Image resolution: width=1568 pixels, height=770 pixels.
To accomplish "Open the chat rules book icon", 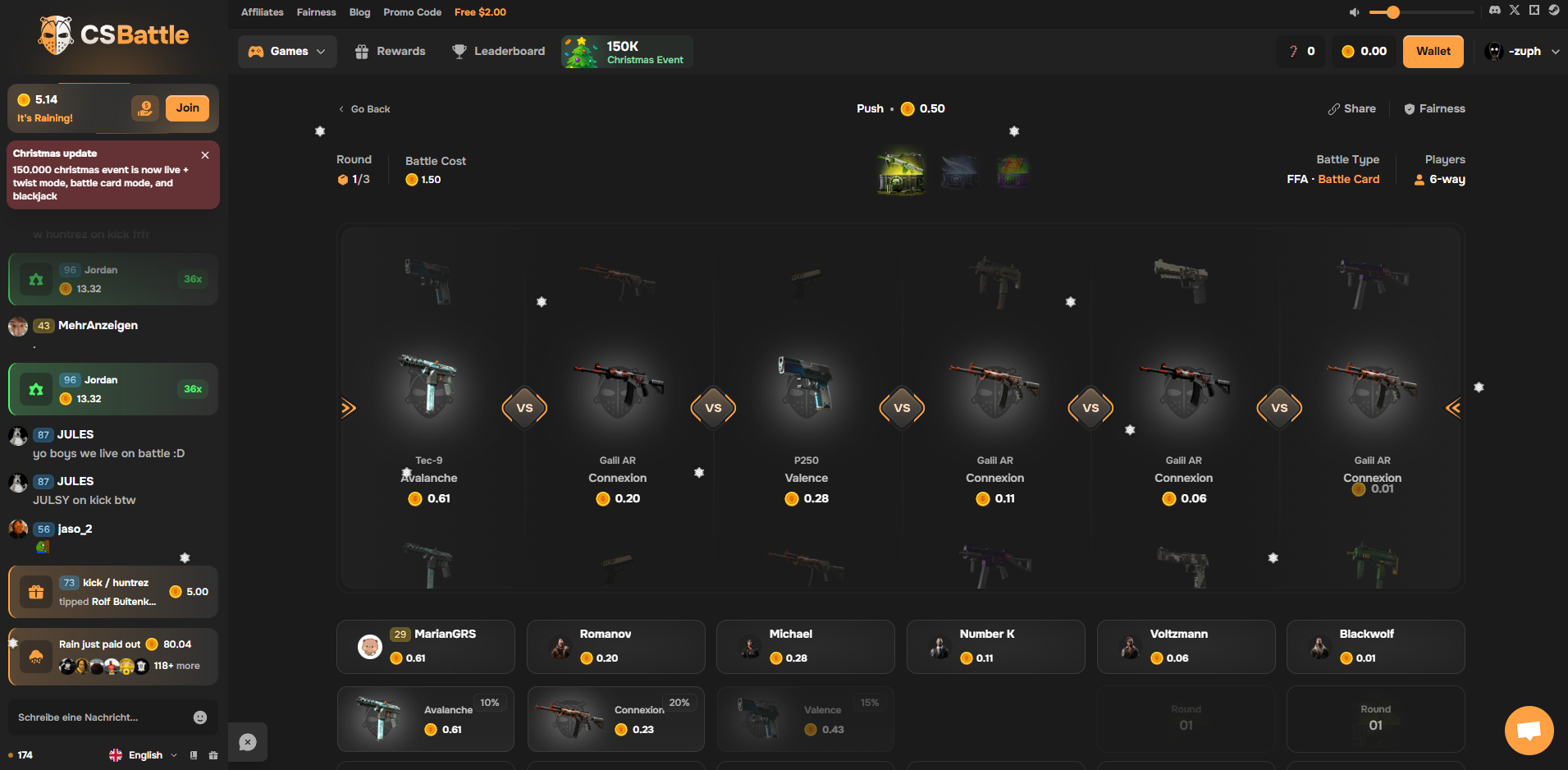I will pos(194,754).
